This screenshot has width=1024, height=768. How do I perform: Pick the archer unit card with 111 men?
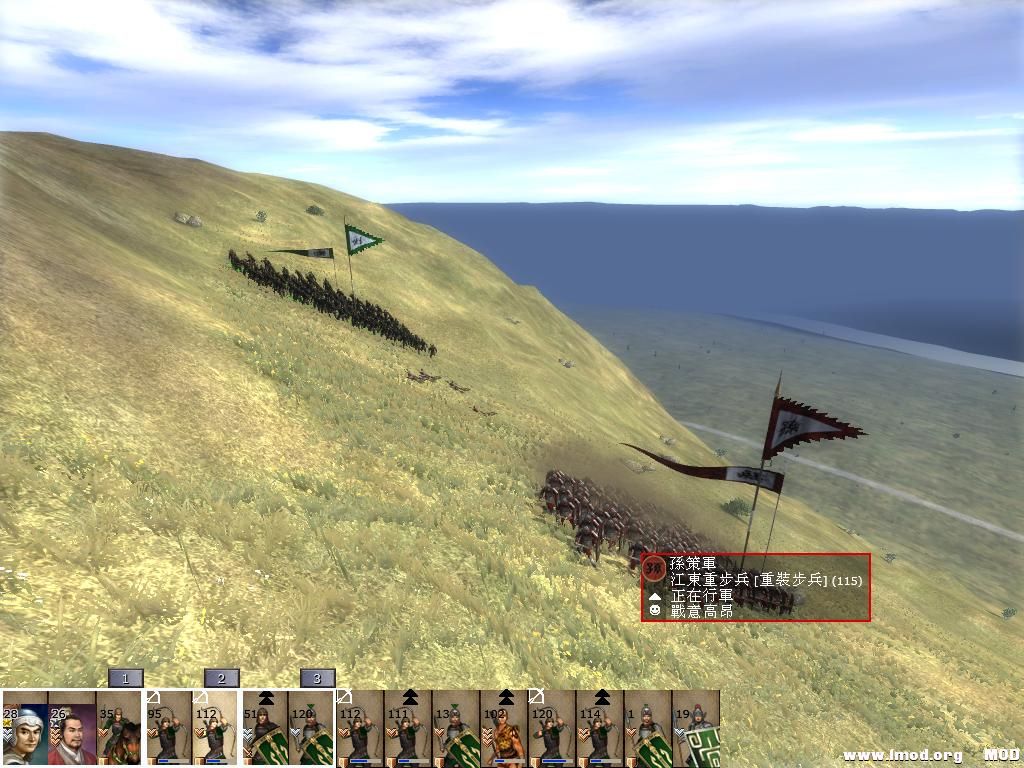(x=408, y=729)
